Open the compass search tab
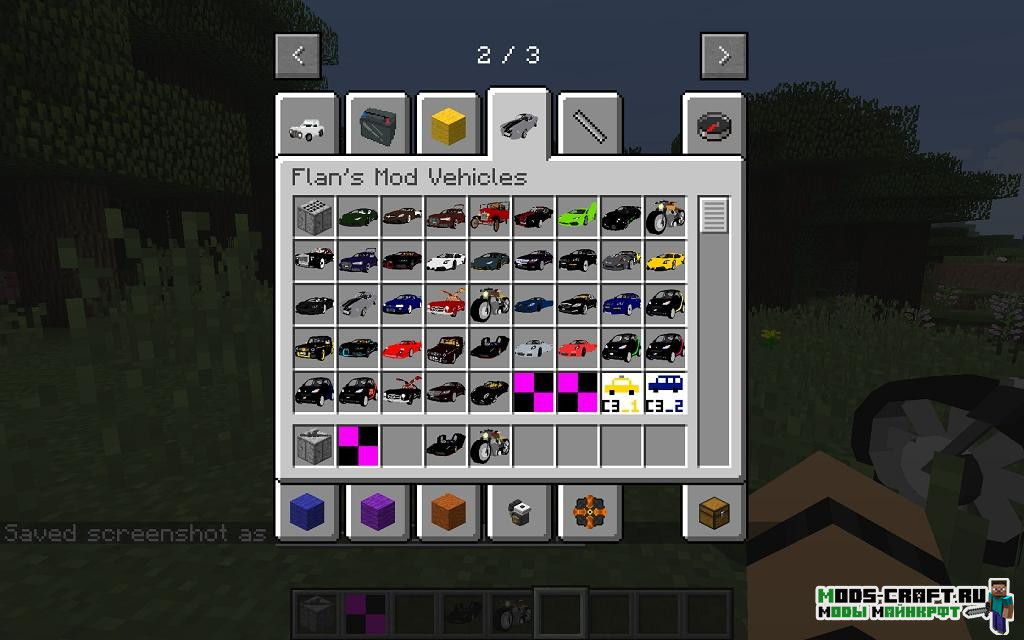The height and width of the screenshot is (640, 1024). (x=714, y=127)
